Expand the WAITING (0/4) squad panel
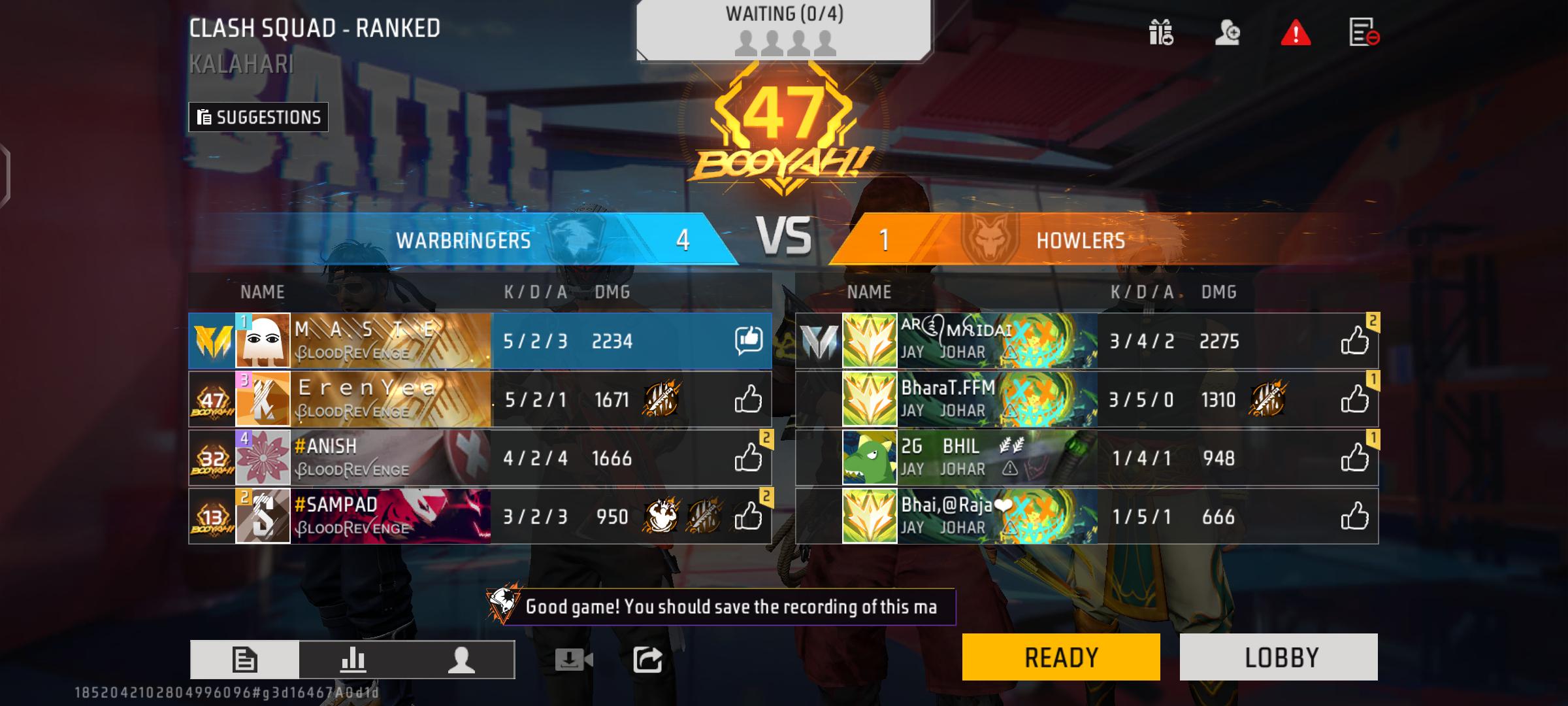This screenshot has height=706, width=1568. point(783,29)
